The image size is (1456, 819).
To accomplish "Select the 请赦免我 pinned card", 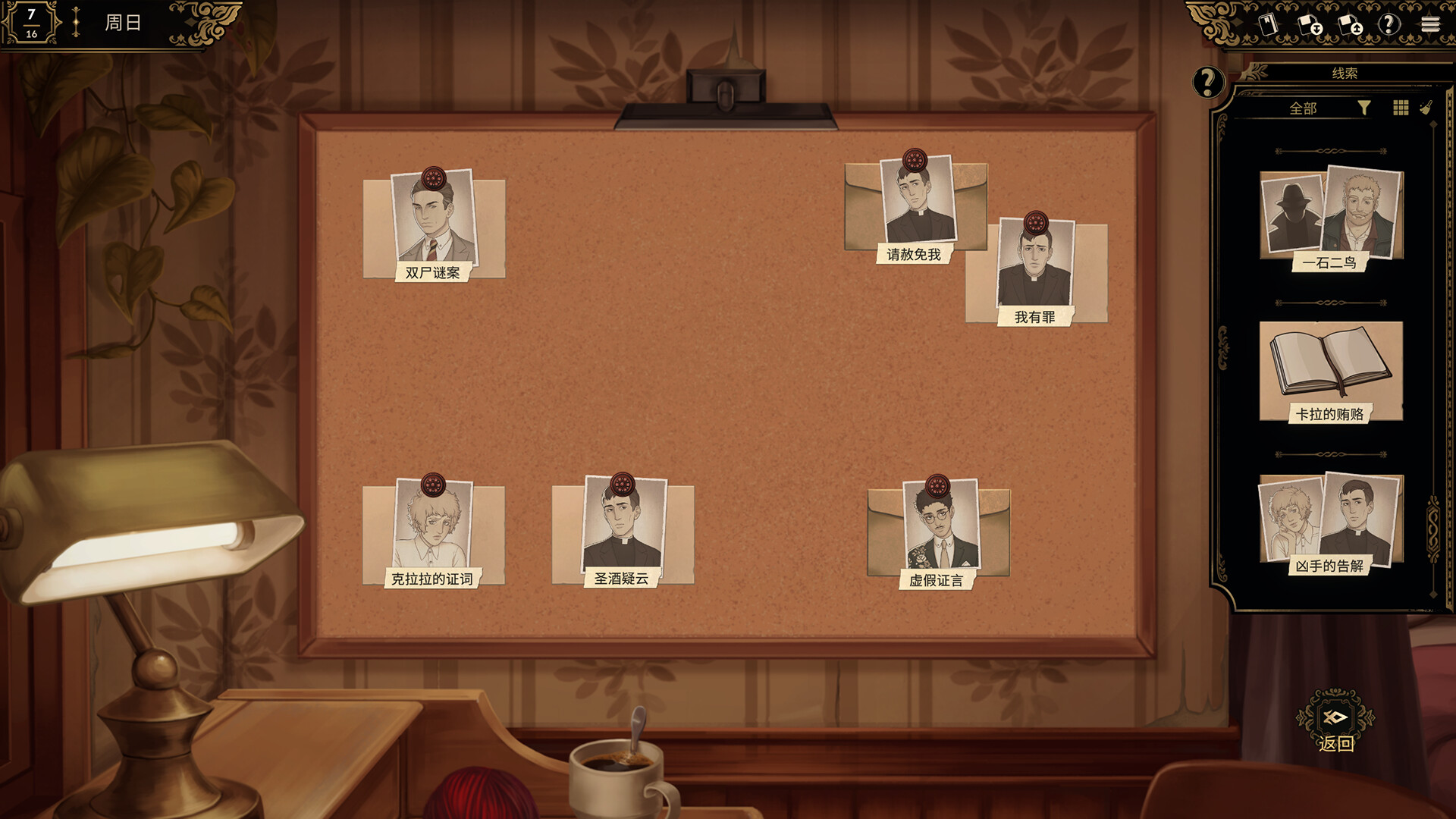I will pyautogui.click(x=916, y=207).
